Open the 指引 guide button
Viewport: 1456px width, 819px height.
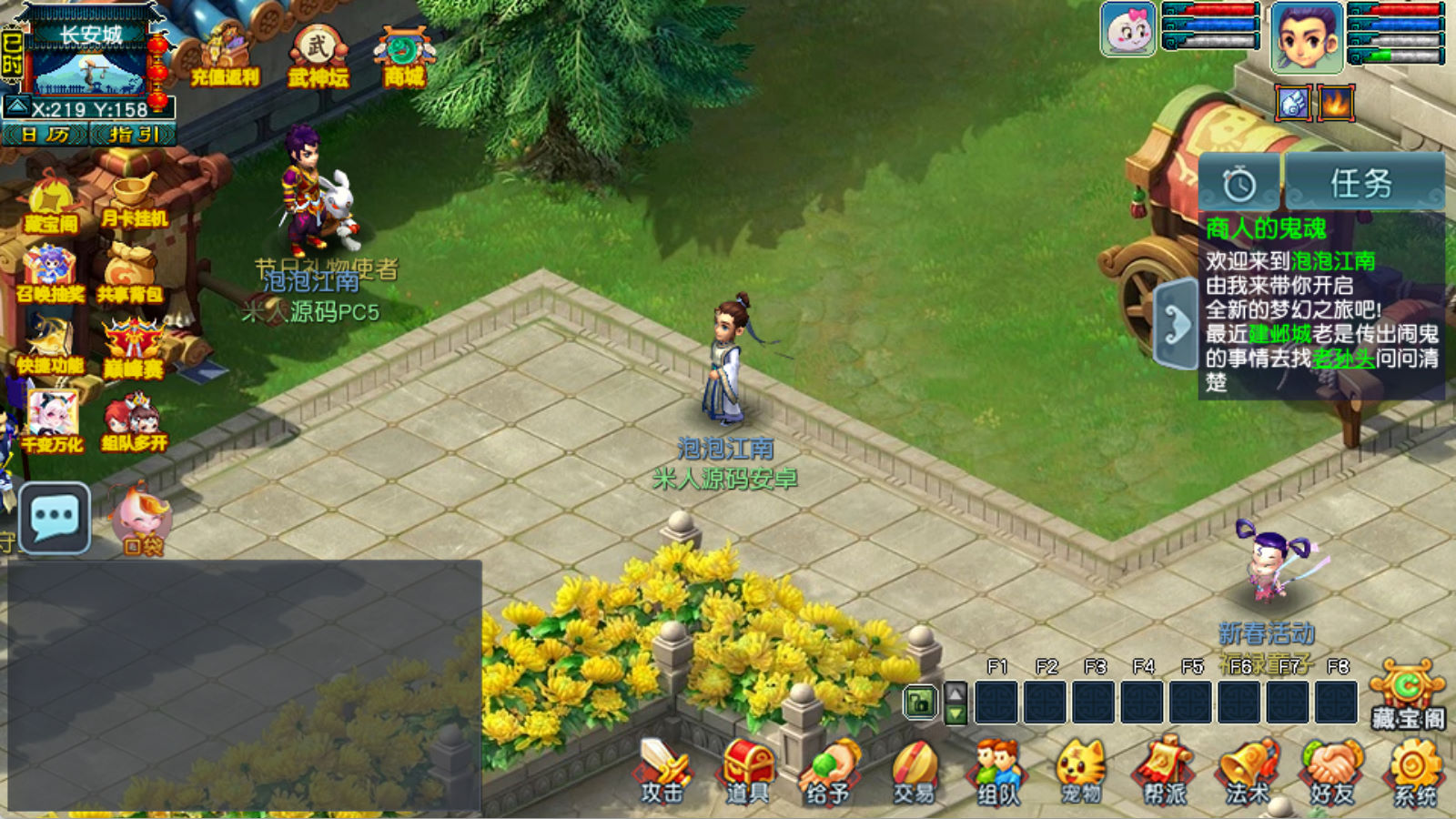coord(133,135)
